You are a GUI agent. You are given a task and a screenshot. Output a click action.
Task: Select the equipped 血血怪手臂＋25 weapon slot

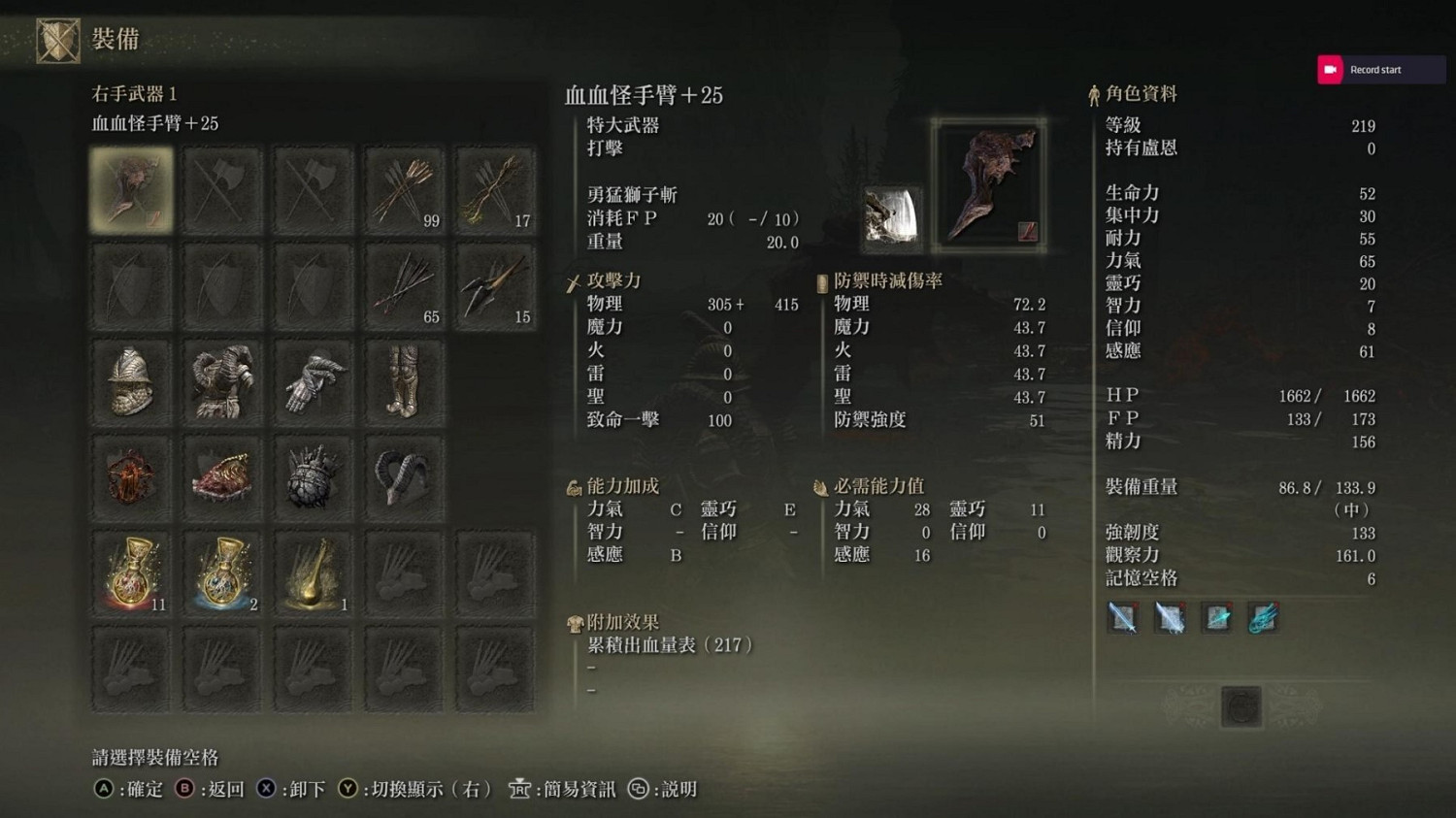tap(131, 189)
